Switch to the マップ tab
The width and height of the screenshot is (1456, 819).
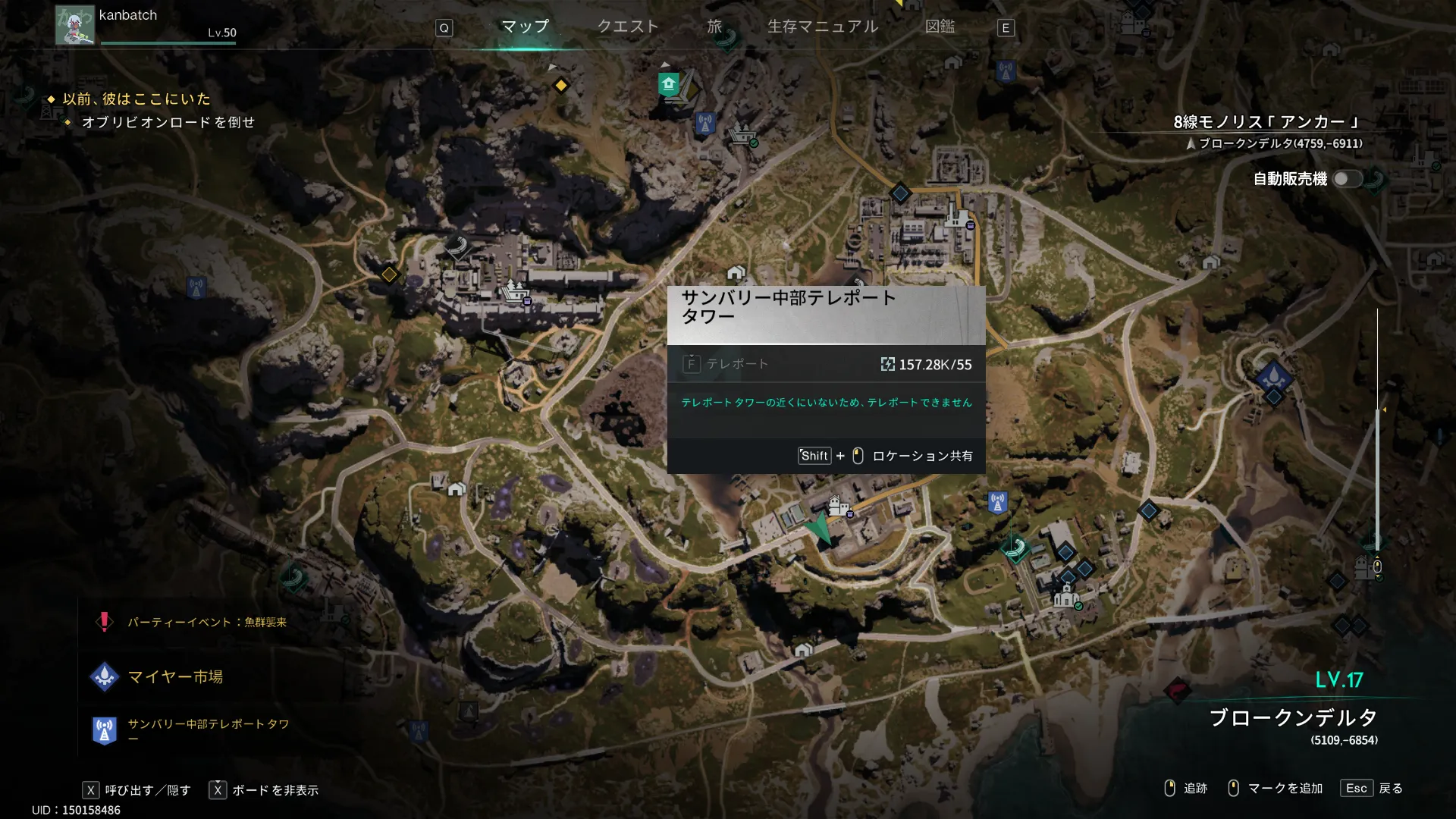click(525, 27)
